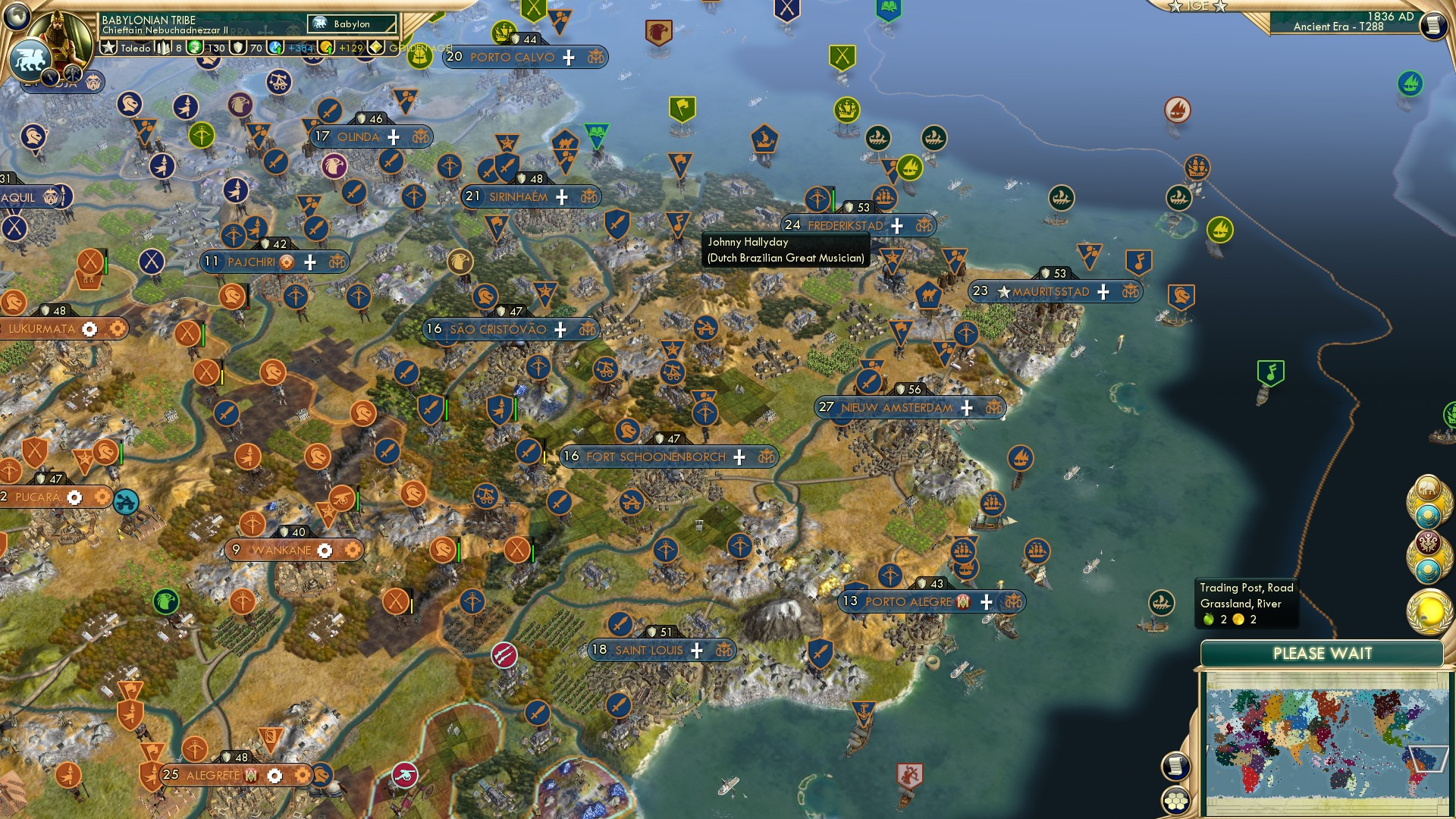Open the globe icon in the corner
The height and width of the screenshot is (819, 1456).
(17, 15)
